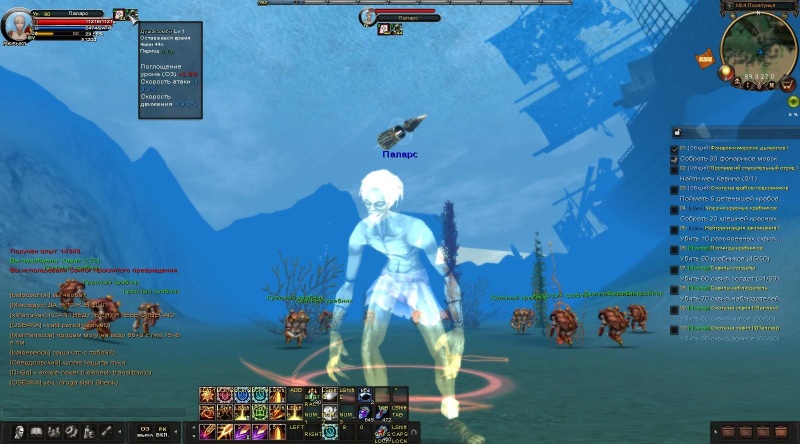Click the hotbar page up arrow
The width and height of the screenshot is (800, 444).
tap(192, 425)
